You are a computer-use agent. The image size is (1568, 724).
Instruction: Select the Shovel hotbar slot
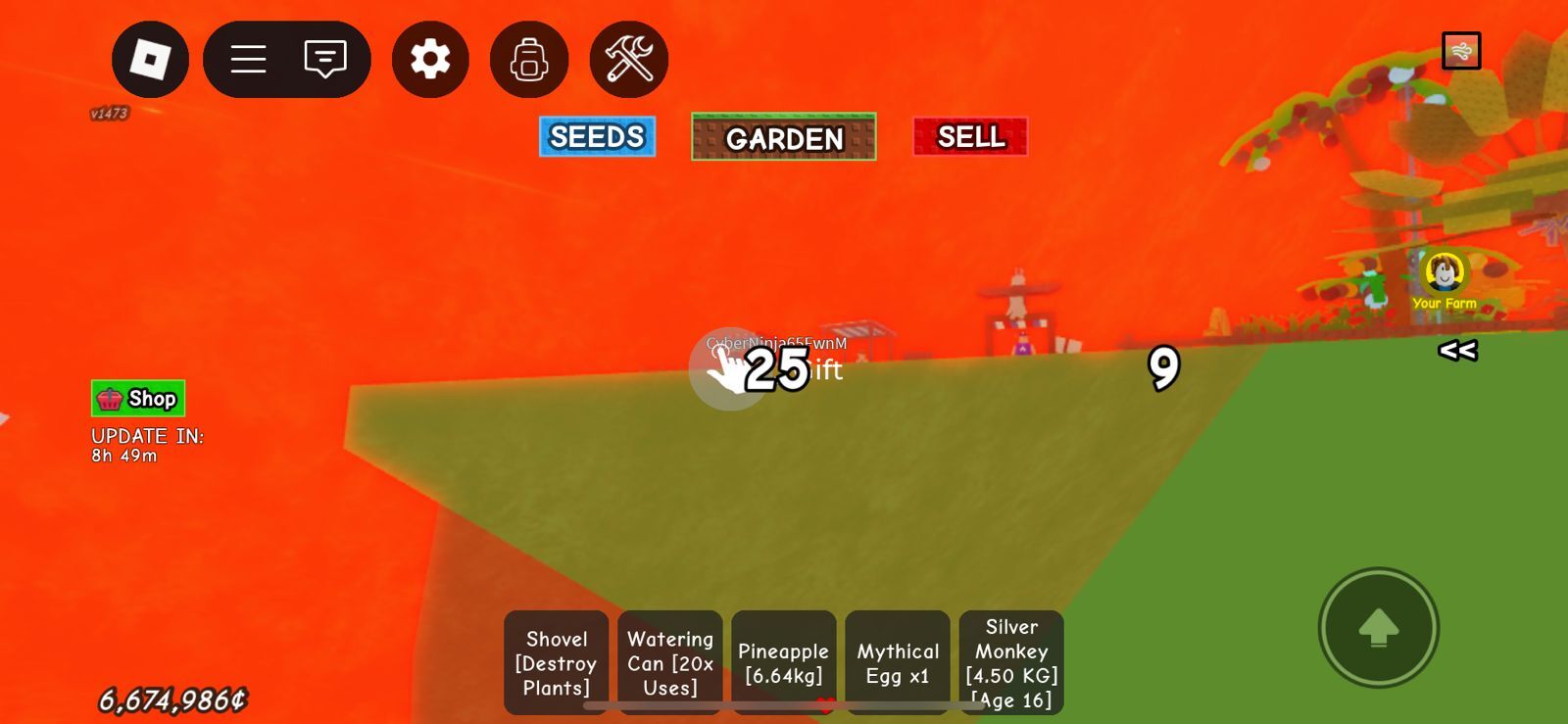[x=556, y=663]
